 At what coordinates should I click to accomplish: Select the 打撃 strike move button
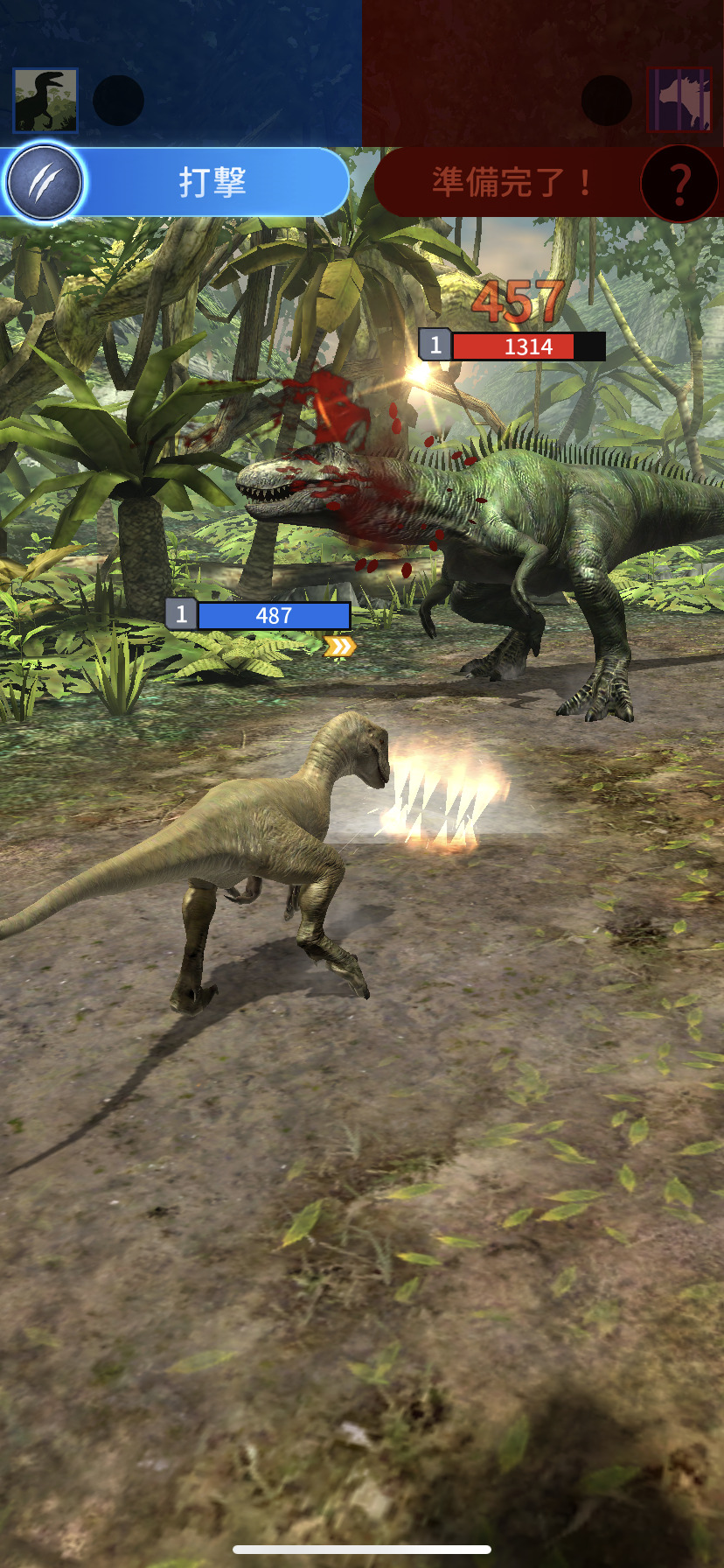(x=213, y=183)
